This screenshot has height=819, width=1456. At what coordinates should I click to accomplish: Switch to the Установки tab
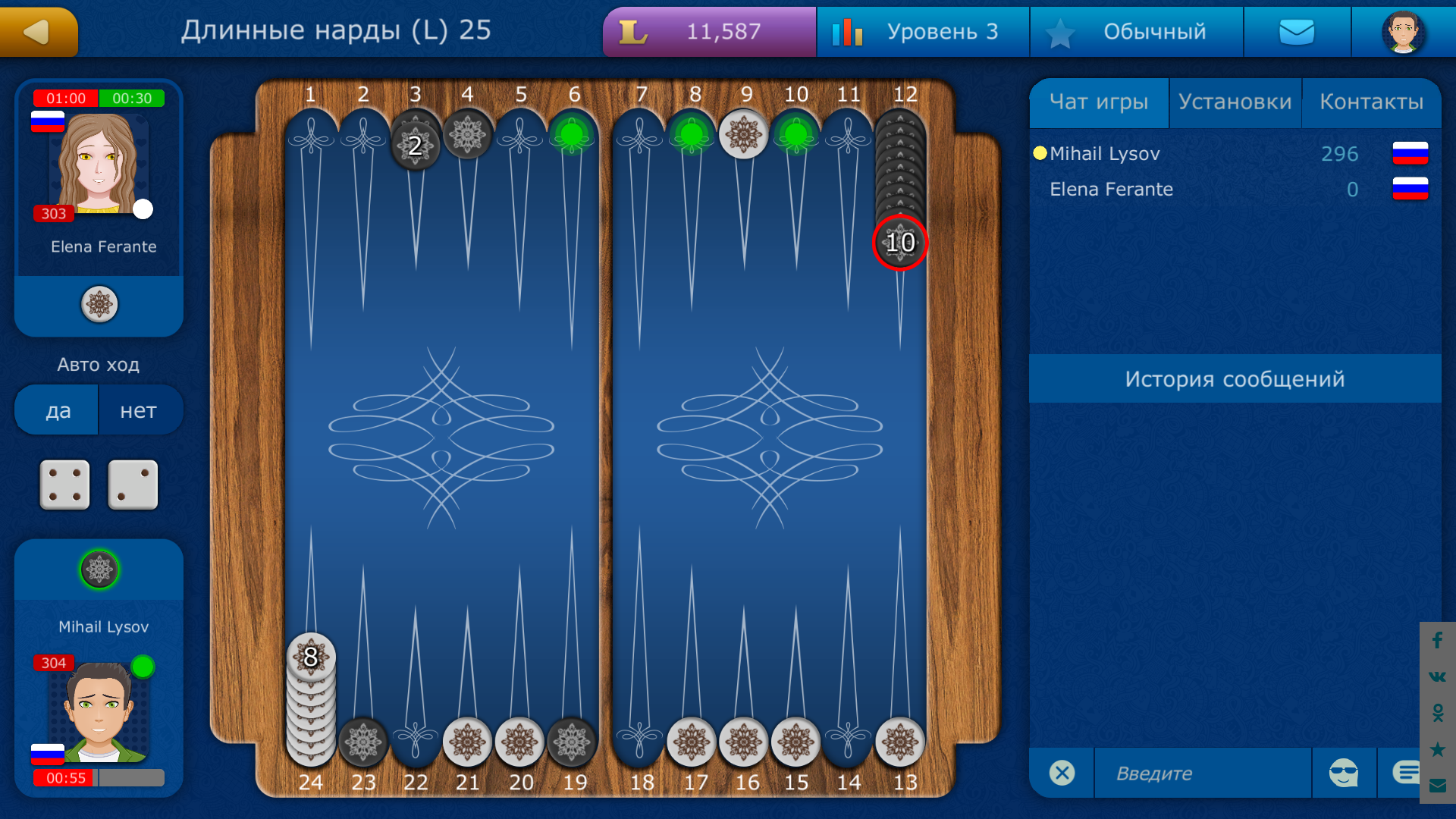click(x=1235, y=102)
